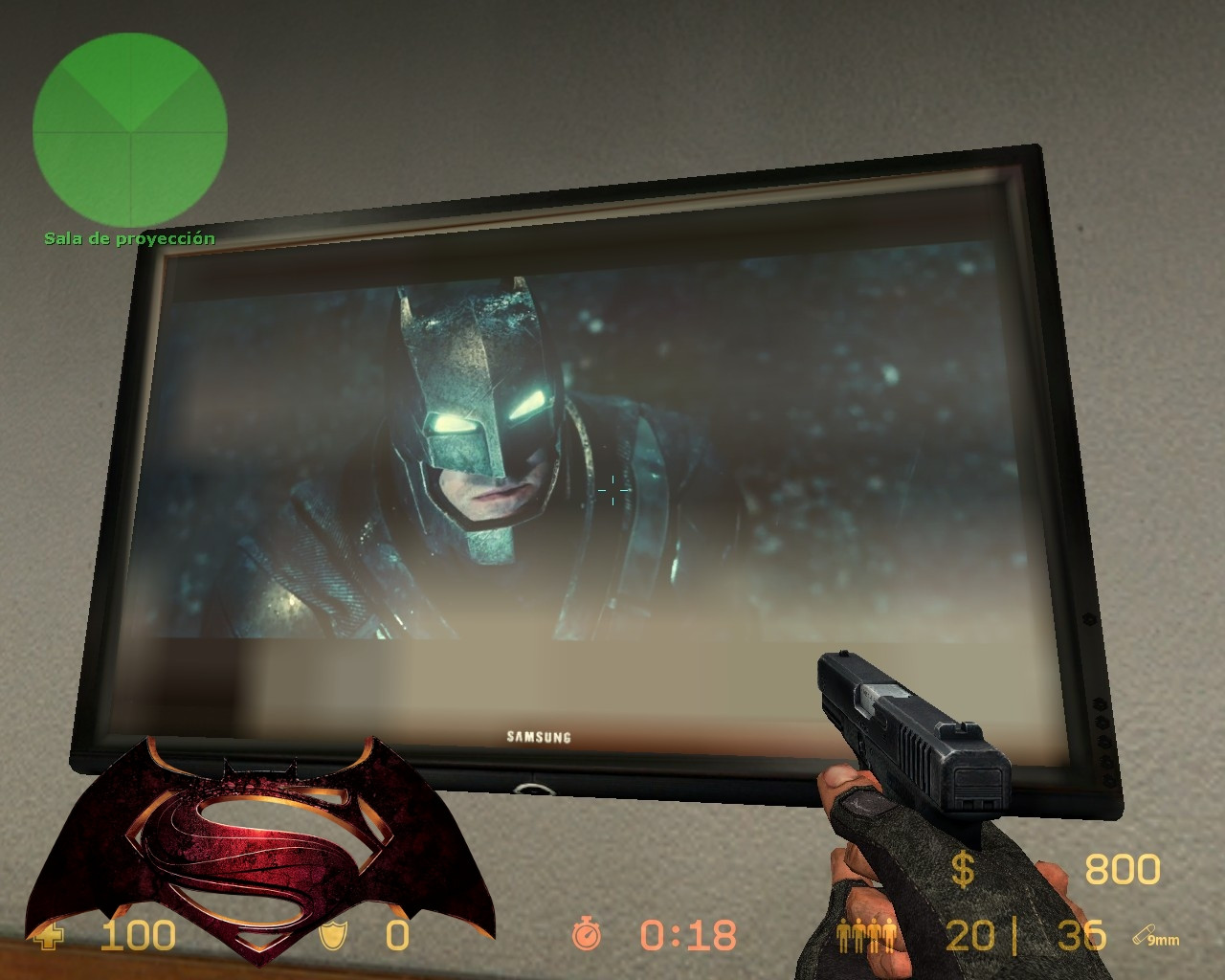Screen dimensions: 1225x980
Task: Click the crosshair at screen center
Action: [x=612, y=490]
